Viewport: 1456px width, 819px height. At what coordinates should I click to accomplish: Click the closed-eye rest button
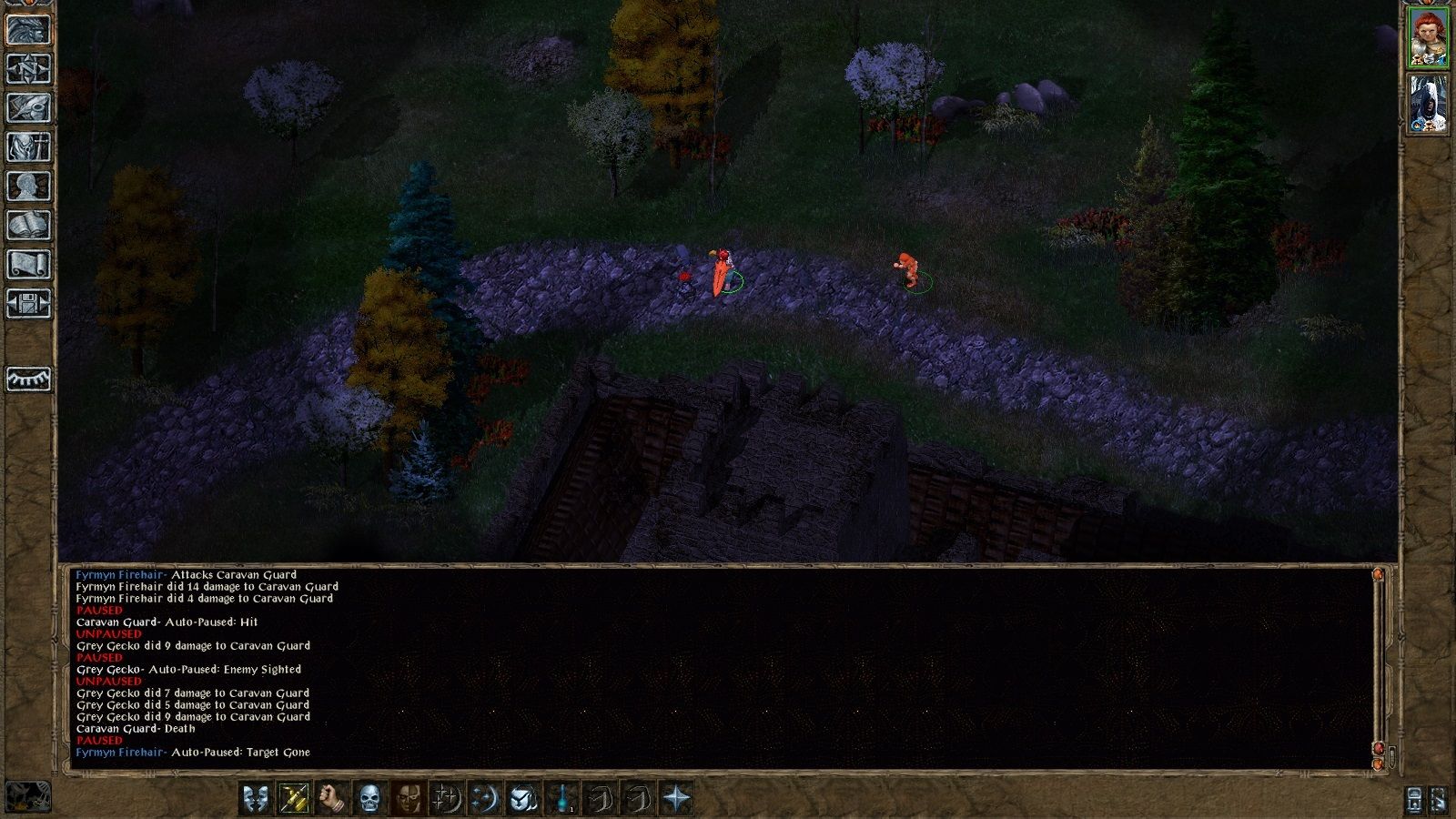28,379
